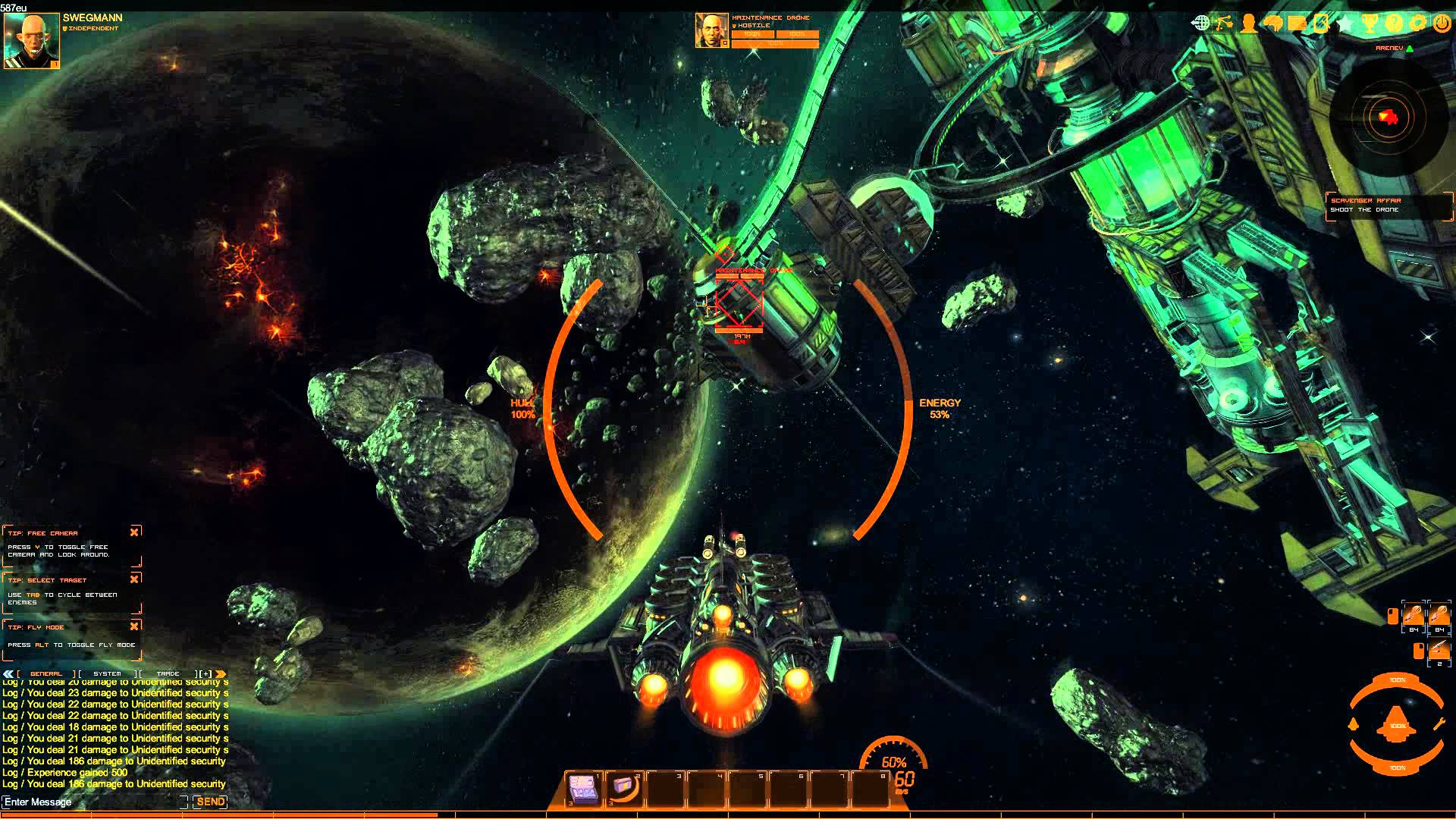Image resolution: width=1456 pixels, height=819 pixels.
Task: Switch to the System chat tab
Action: (107, 673)
